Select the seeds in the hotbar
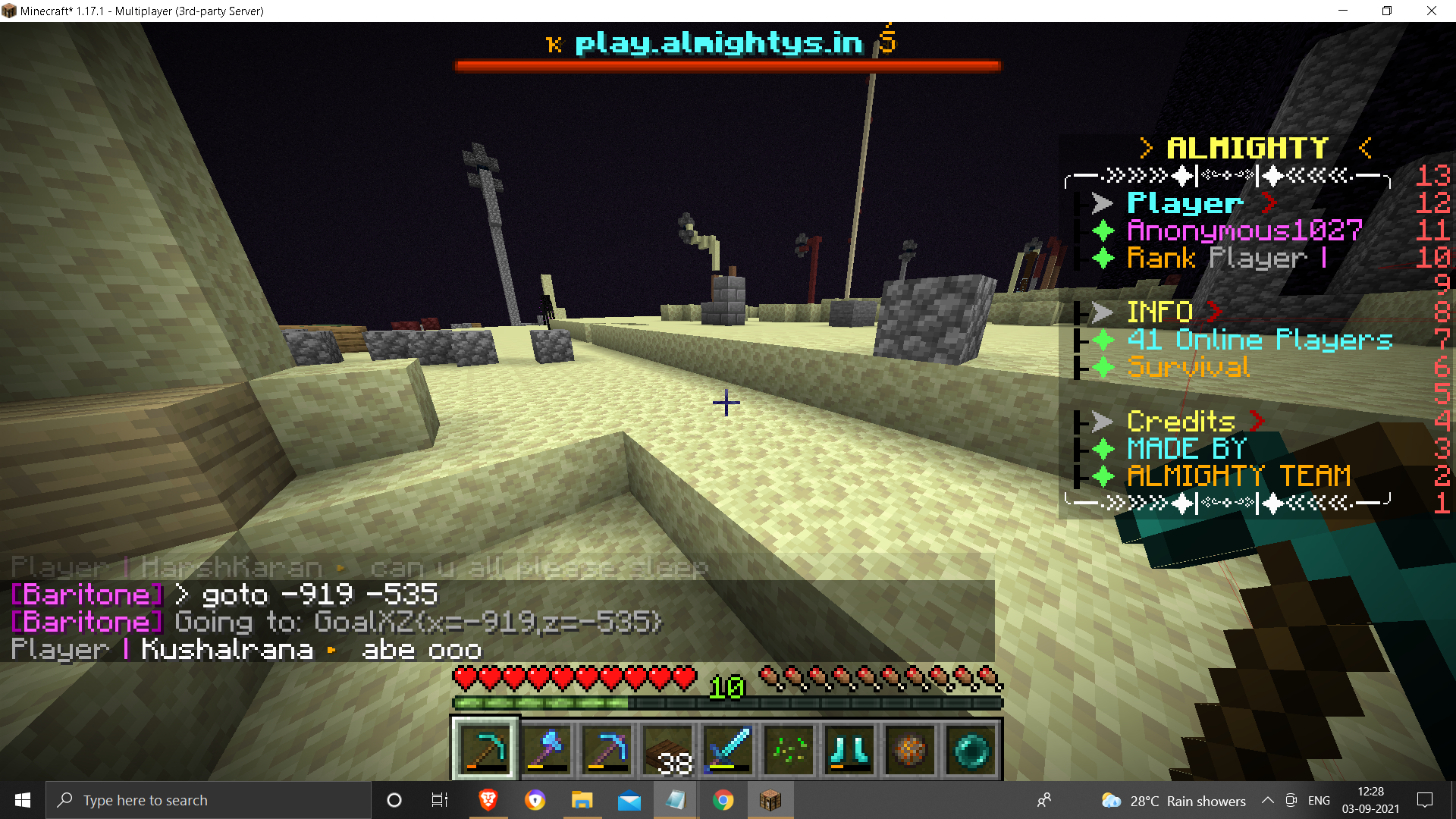 coord(788,751)
